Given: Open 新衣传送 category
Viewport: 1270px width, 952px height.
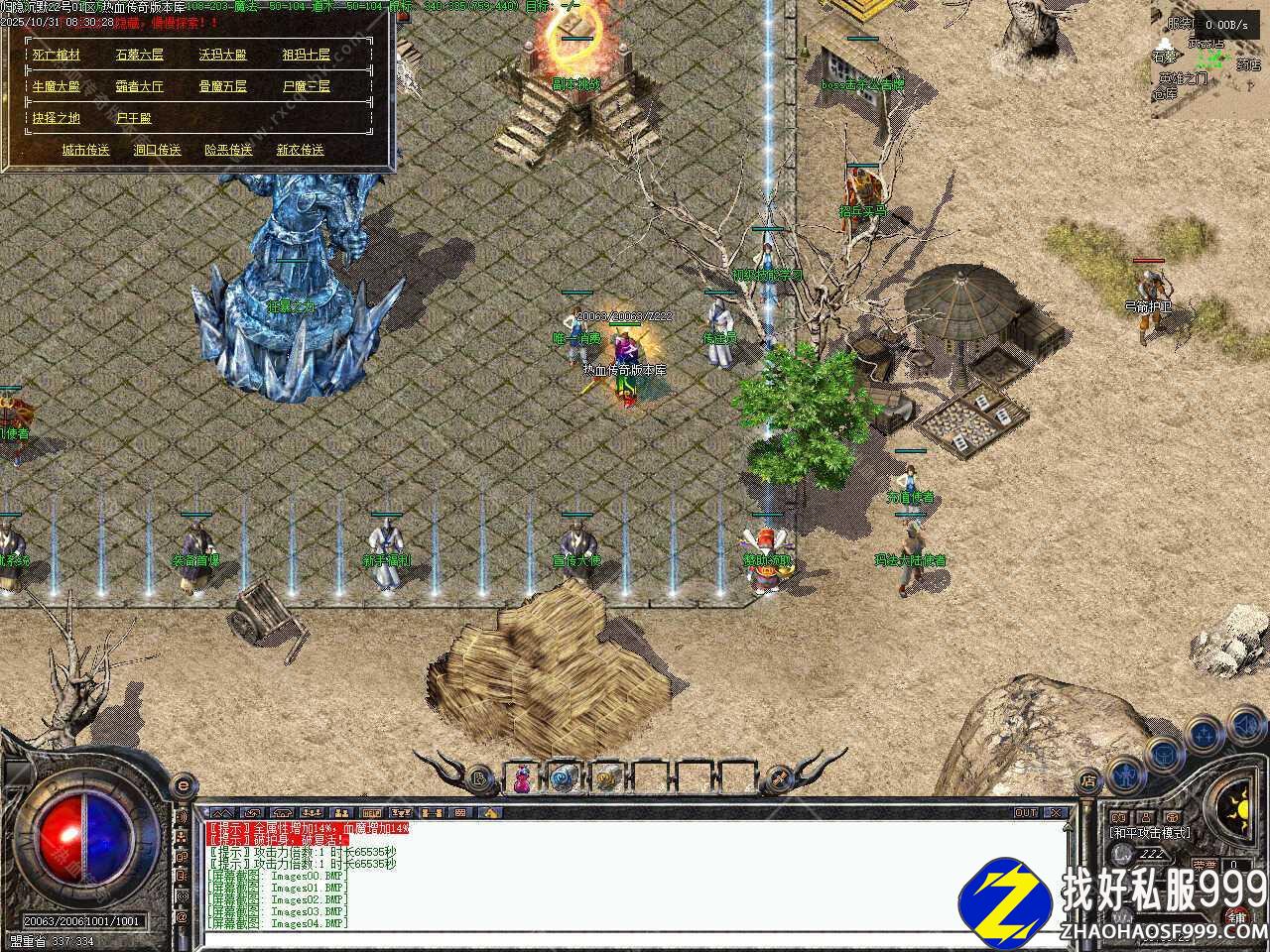Looking at the screenshot, I should (x=300, y=150).
